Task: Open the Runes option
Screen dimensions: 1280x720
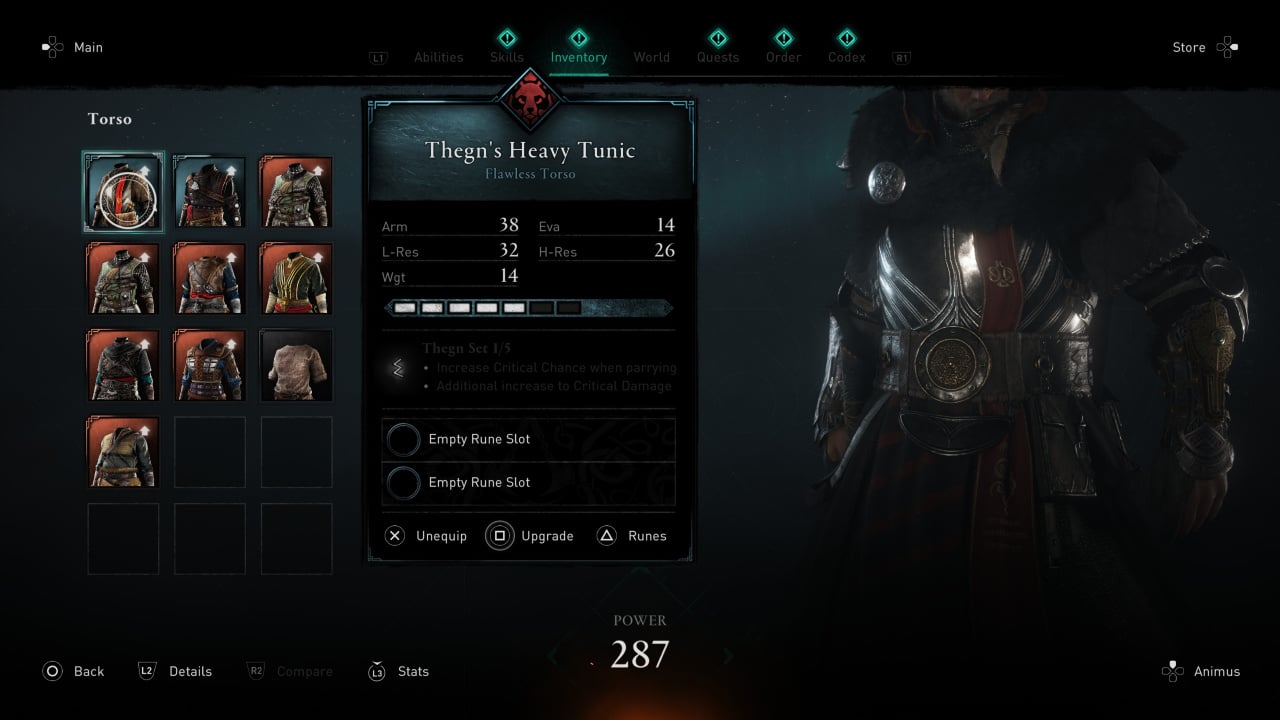Action: (x=632, y=536)
